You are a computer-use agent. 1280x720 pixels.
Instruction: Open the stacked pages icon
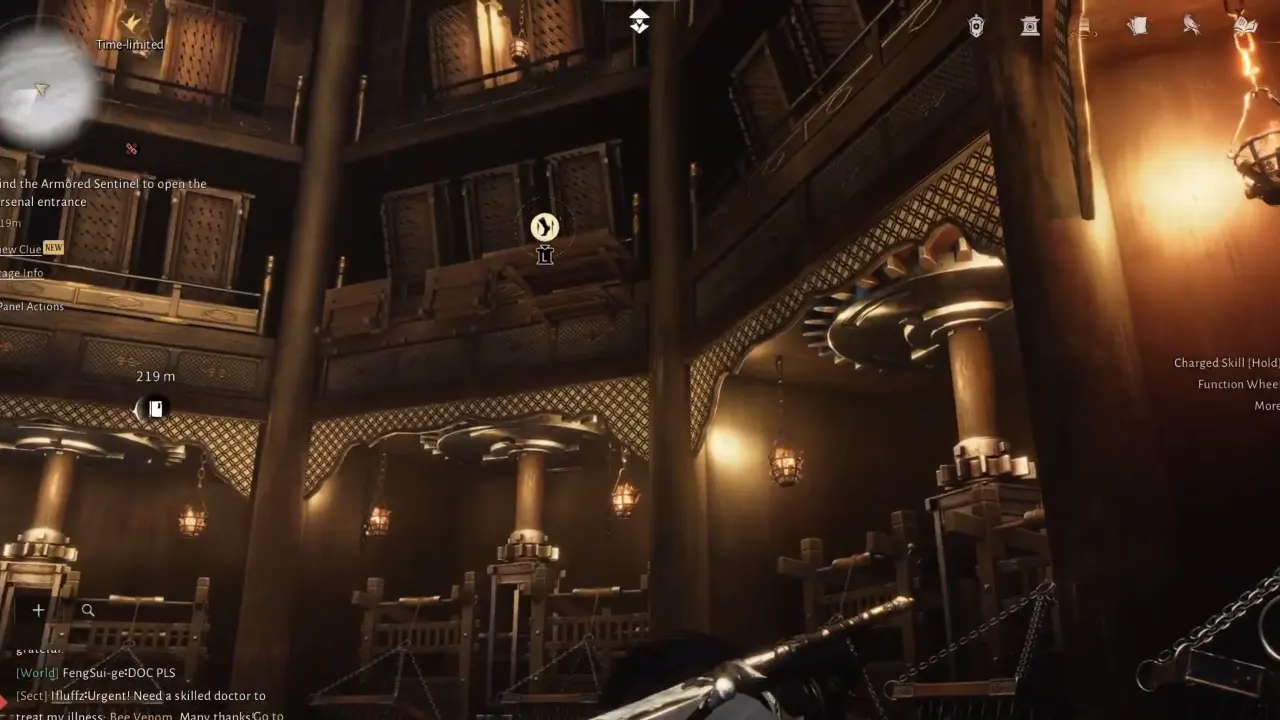tap(1137, 26)
